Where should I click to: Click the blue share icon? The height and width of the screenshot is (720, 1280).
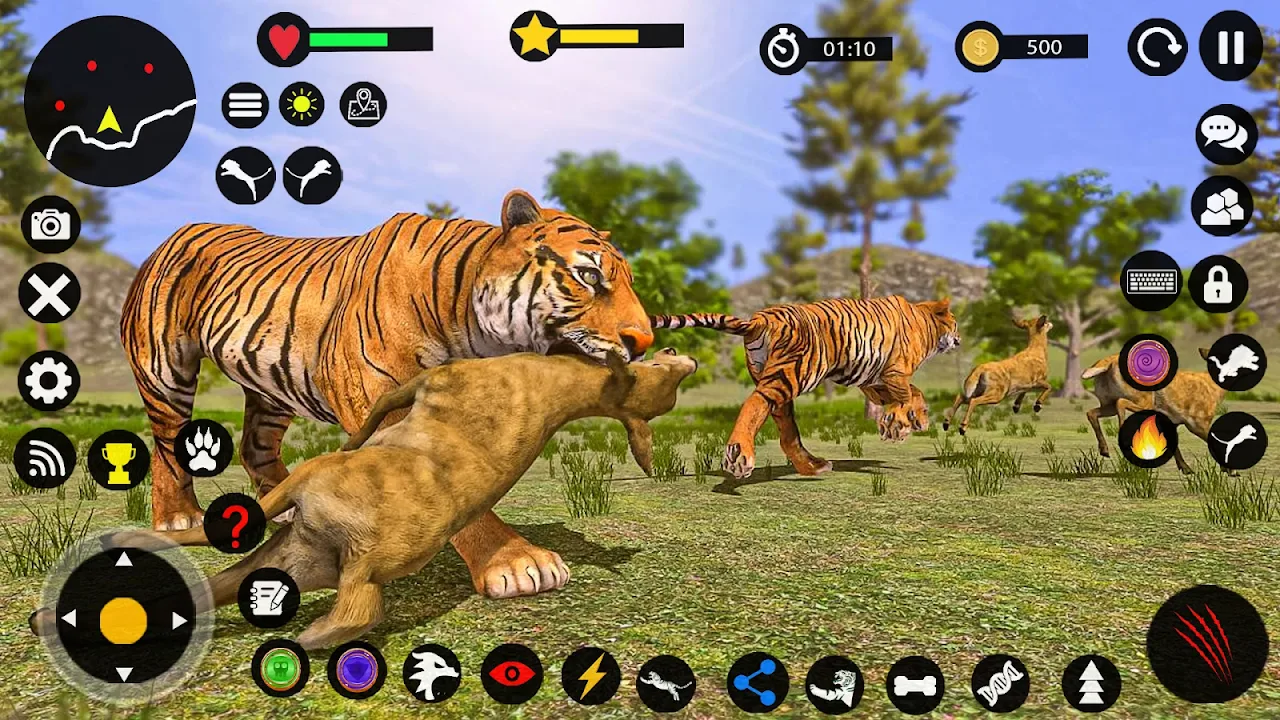point(757,683)
